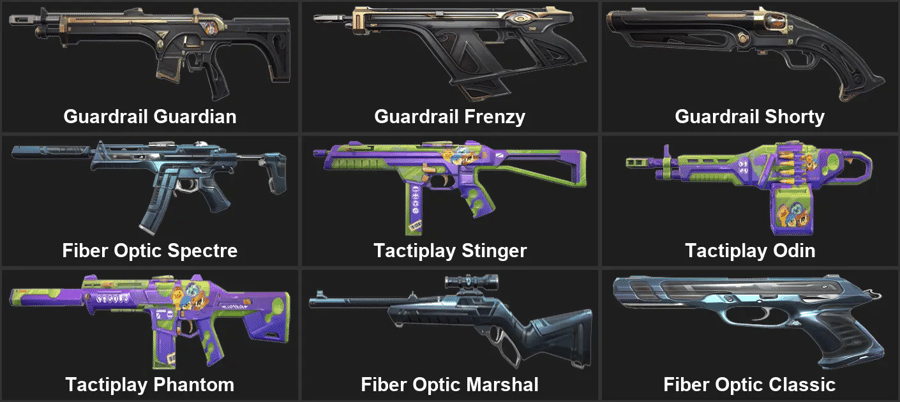Select the Tactiplay Stinger skin tile
This screenshot has width=900, height=402.
click(x=450, y=198)
